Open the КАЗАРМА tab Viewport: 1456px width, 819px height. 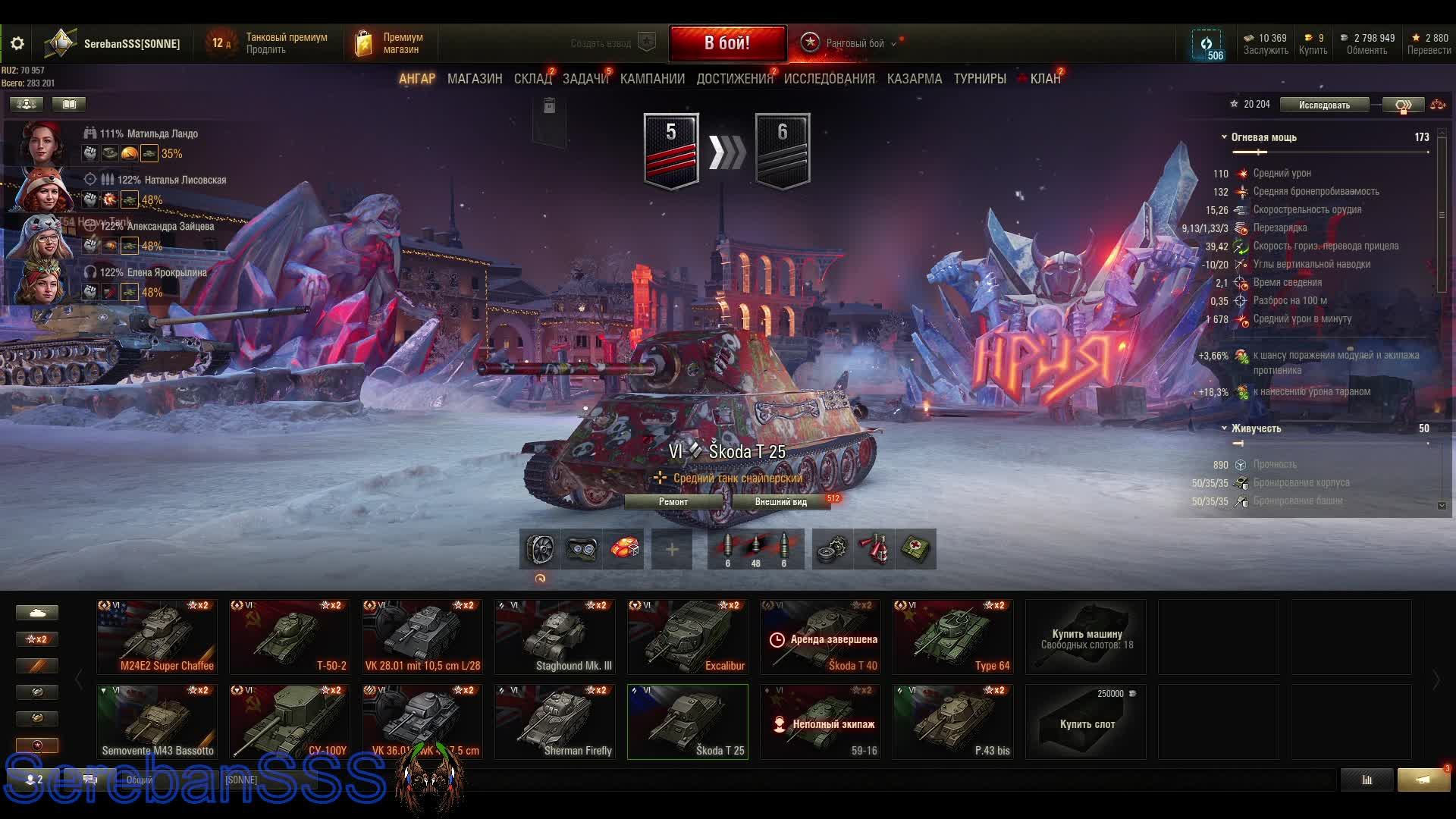(914, 79)
